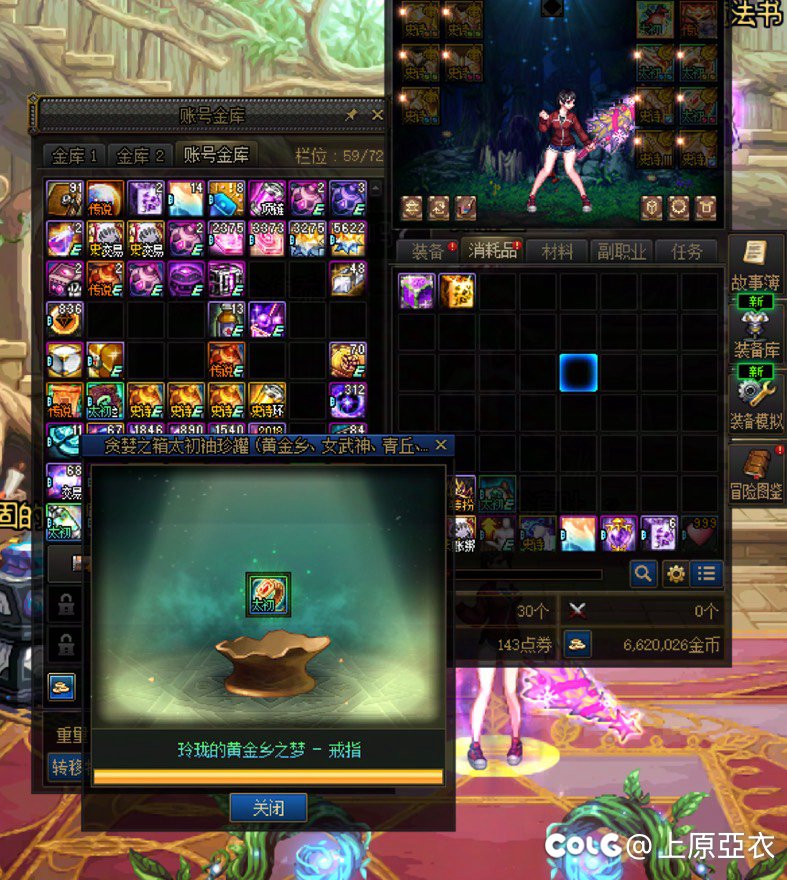The image size is (787, 880).
Task: Switch to the 金库 1 tab
Action: coord(74,155)
